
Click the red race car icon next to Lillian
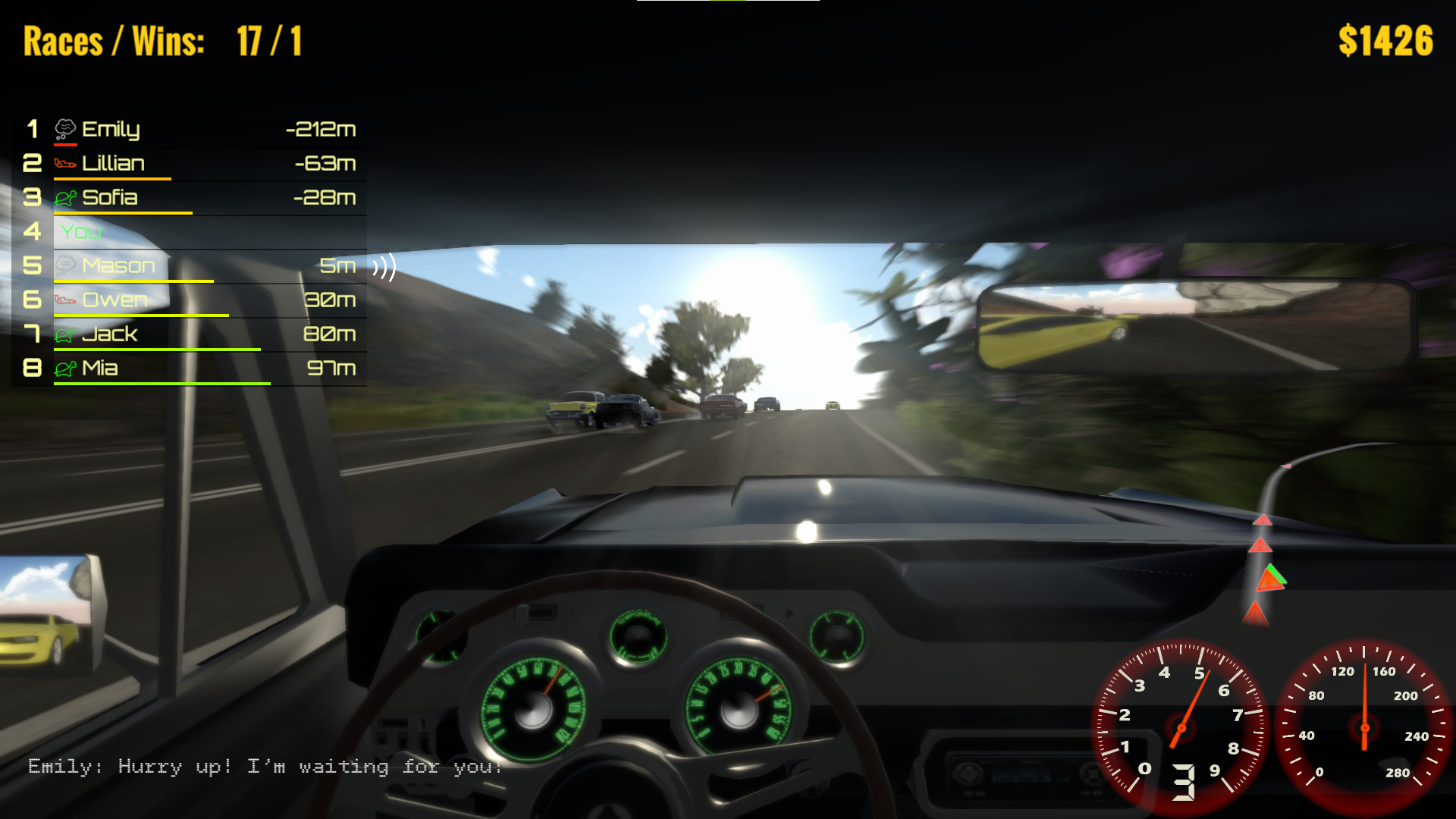point(67,163)
